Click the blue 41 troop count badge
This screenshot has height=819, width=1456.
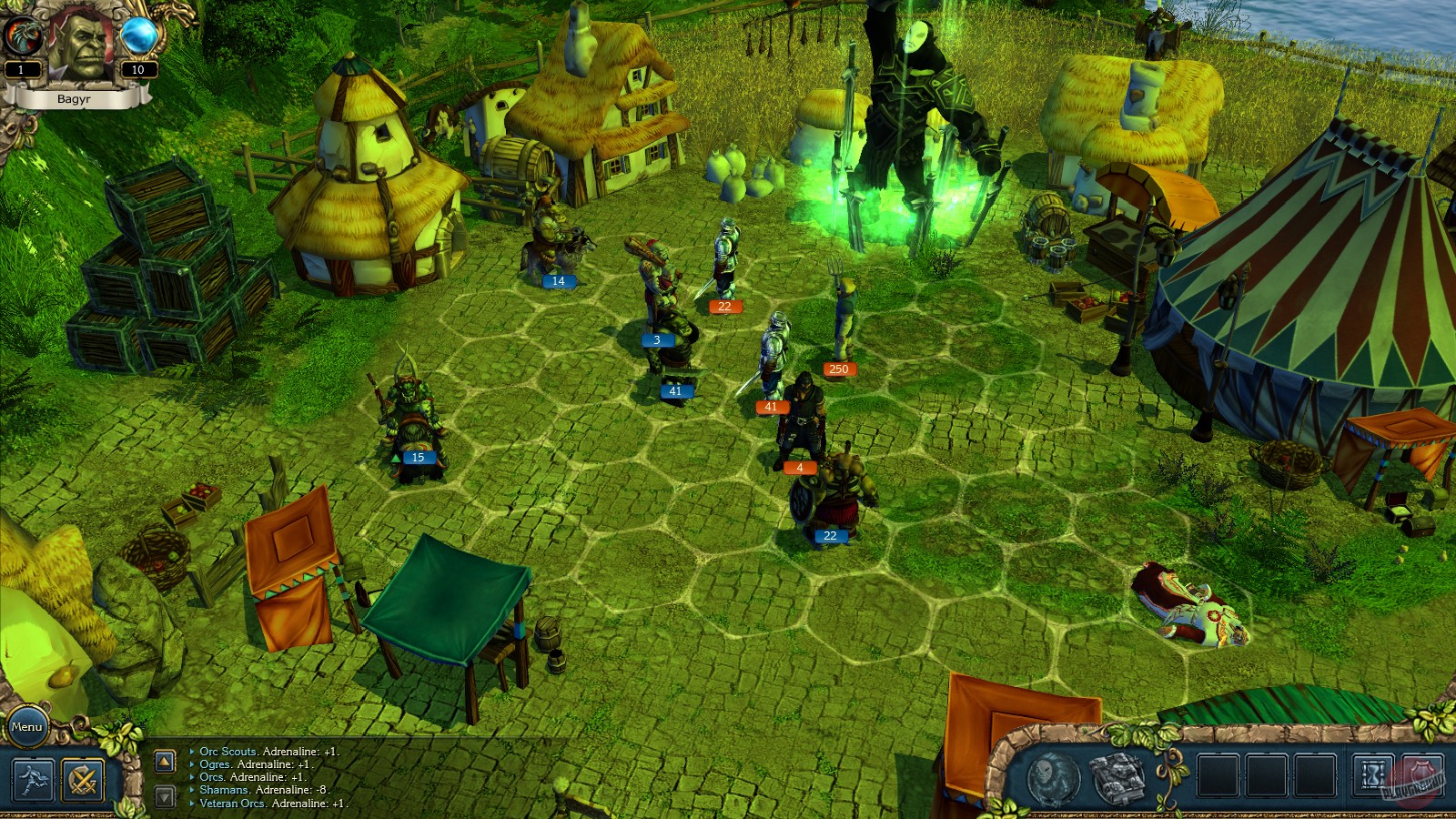coord(675,391)
